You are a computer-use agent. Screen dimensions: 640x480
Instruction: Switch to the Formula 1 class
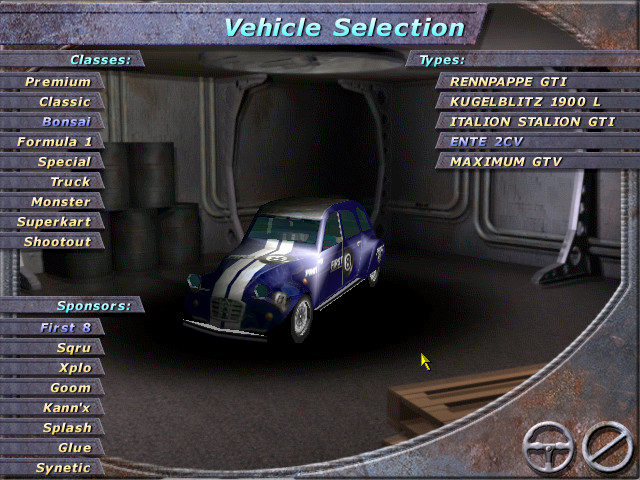pos(54,142)
